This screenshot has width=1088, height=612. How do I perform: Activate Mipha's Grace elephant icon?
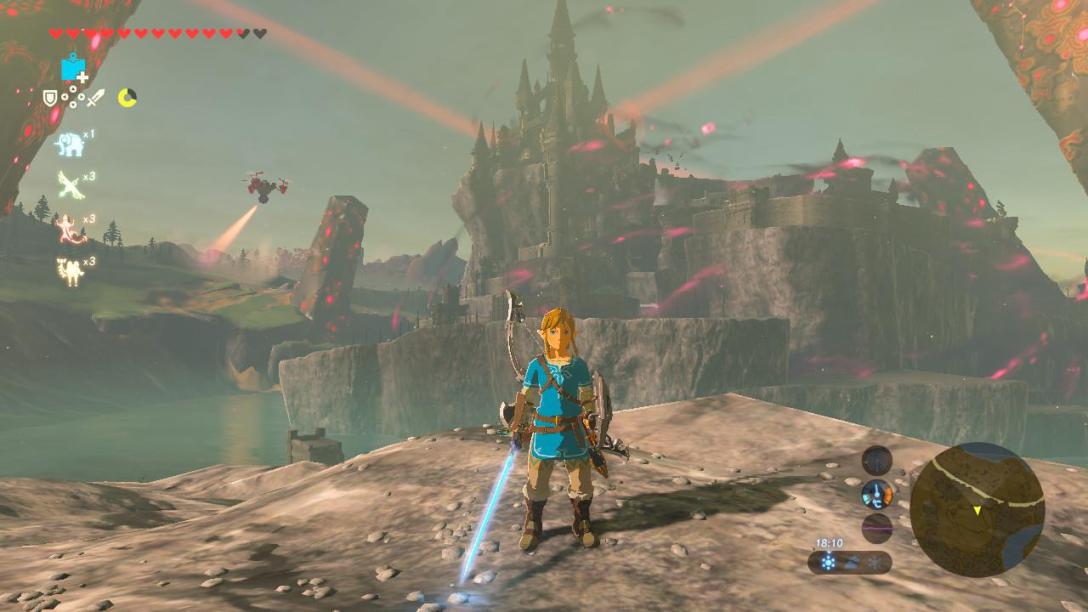(68, 144)
